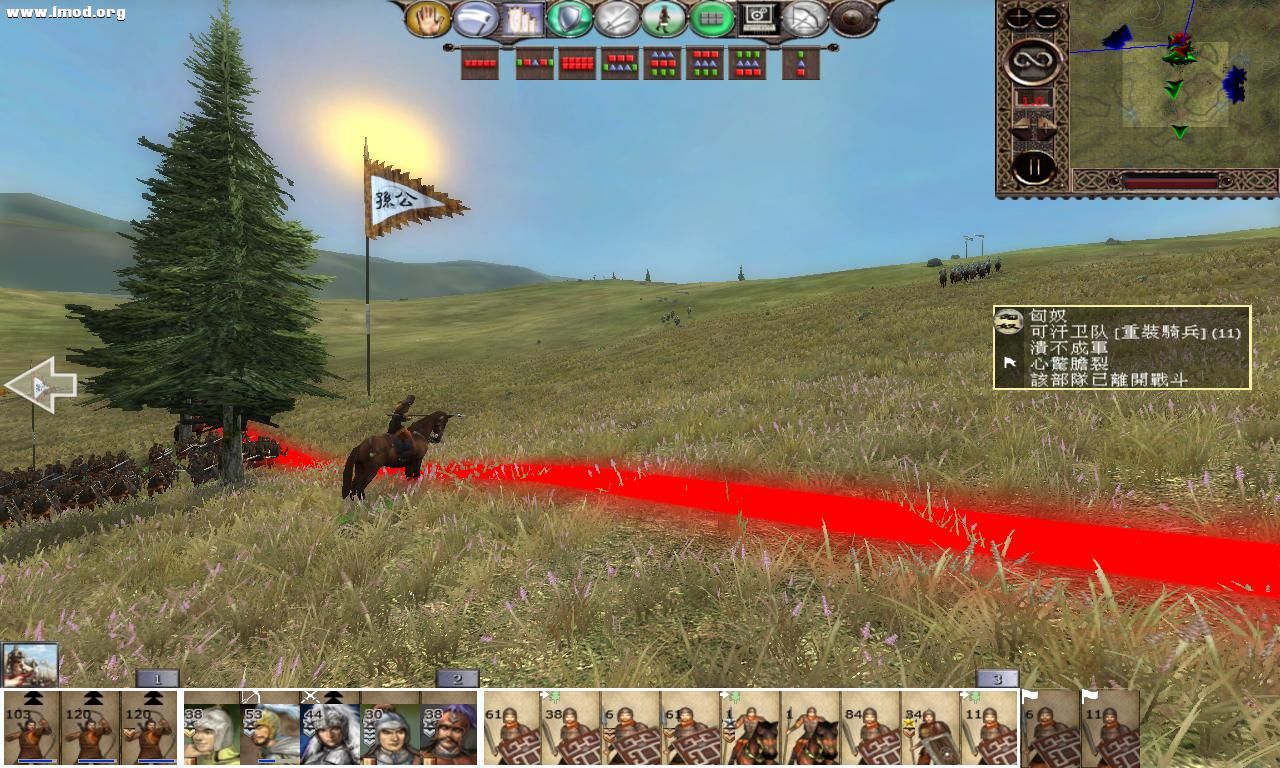Click the infinity free-camera icon beside the minimap
The image size is (1280, 768).
coord(1034,61)
